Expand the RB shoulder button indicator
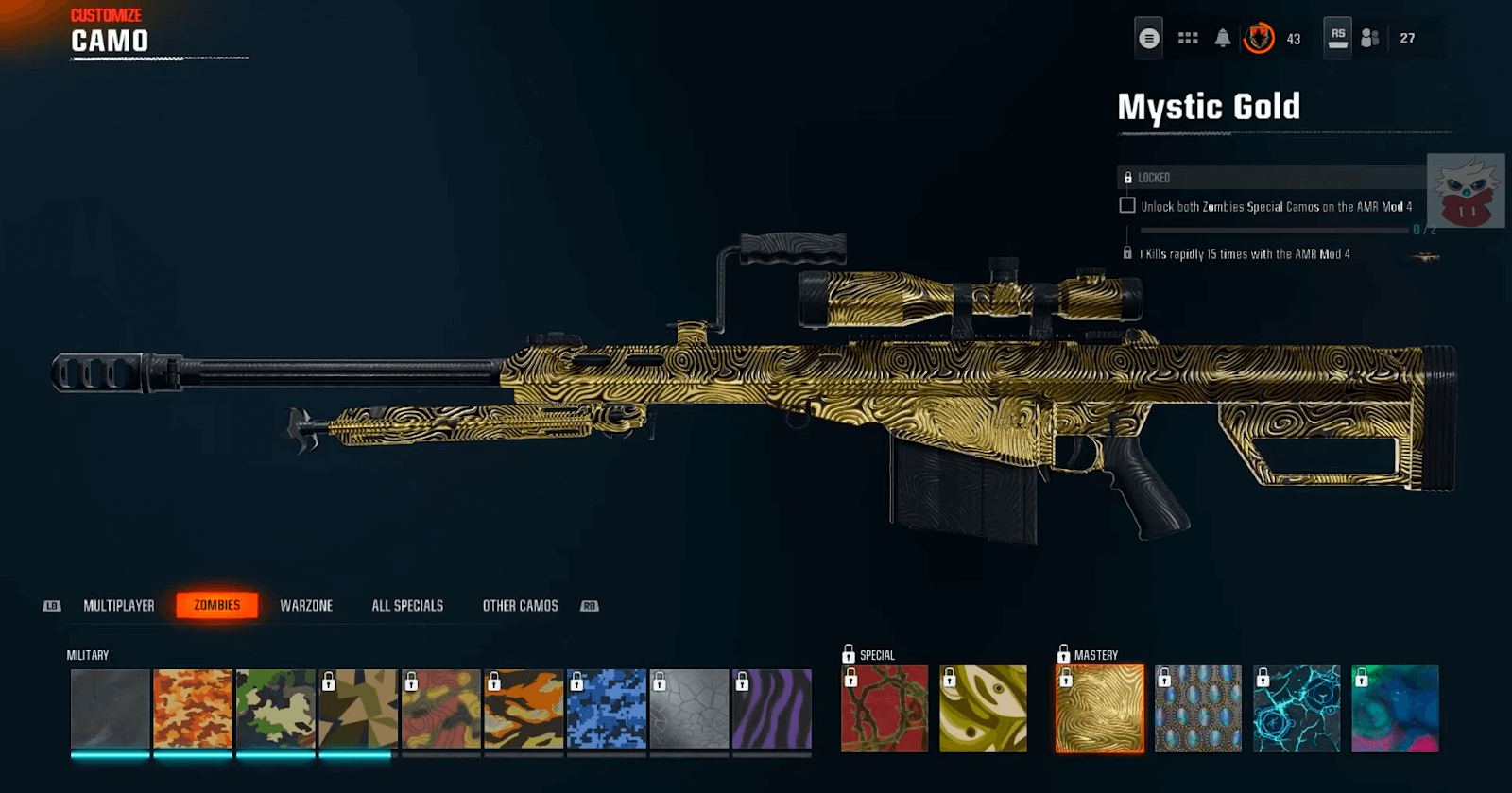The width and height of the screenshot is (1512, 793). (588, 605)
